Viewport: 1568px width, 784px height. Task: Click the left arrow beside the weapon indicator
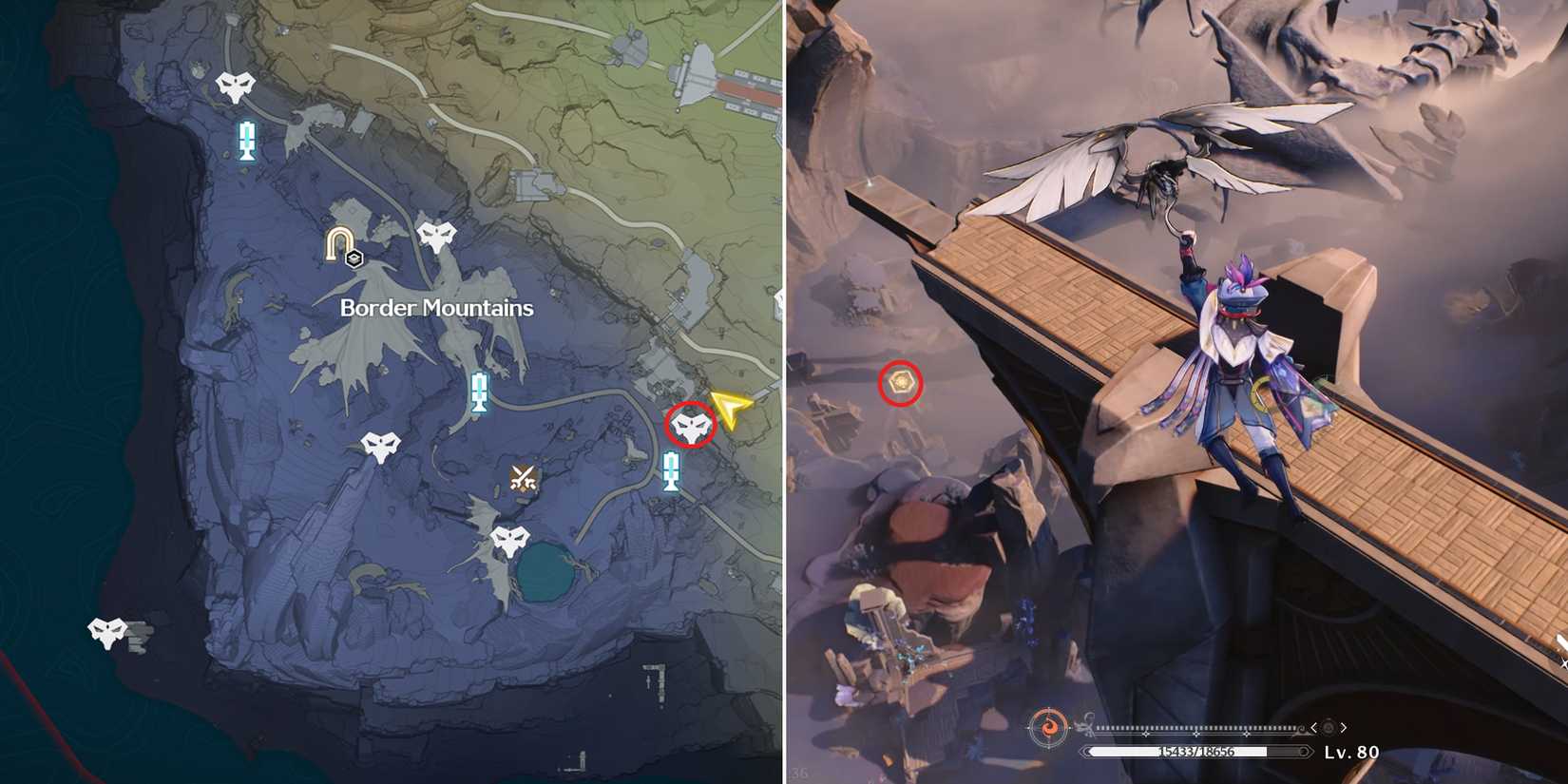pyautogui.click(x=1314, y=727)
